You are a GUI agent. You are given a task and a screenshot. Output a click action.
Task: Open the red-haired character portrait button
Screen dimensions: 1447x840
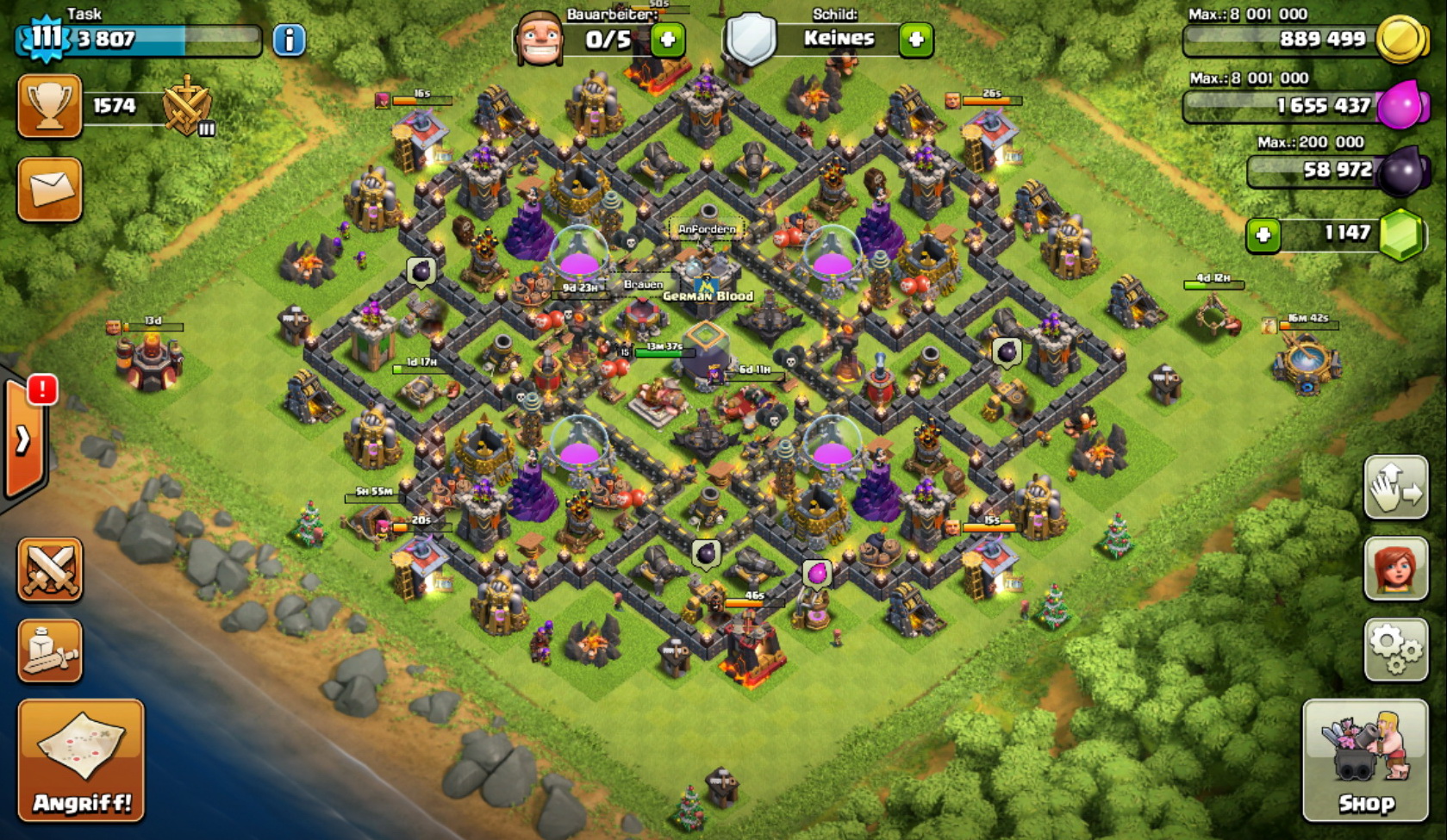[x=1395, y=568]
